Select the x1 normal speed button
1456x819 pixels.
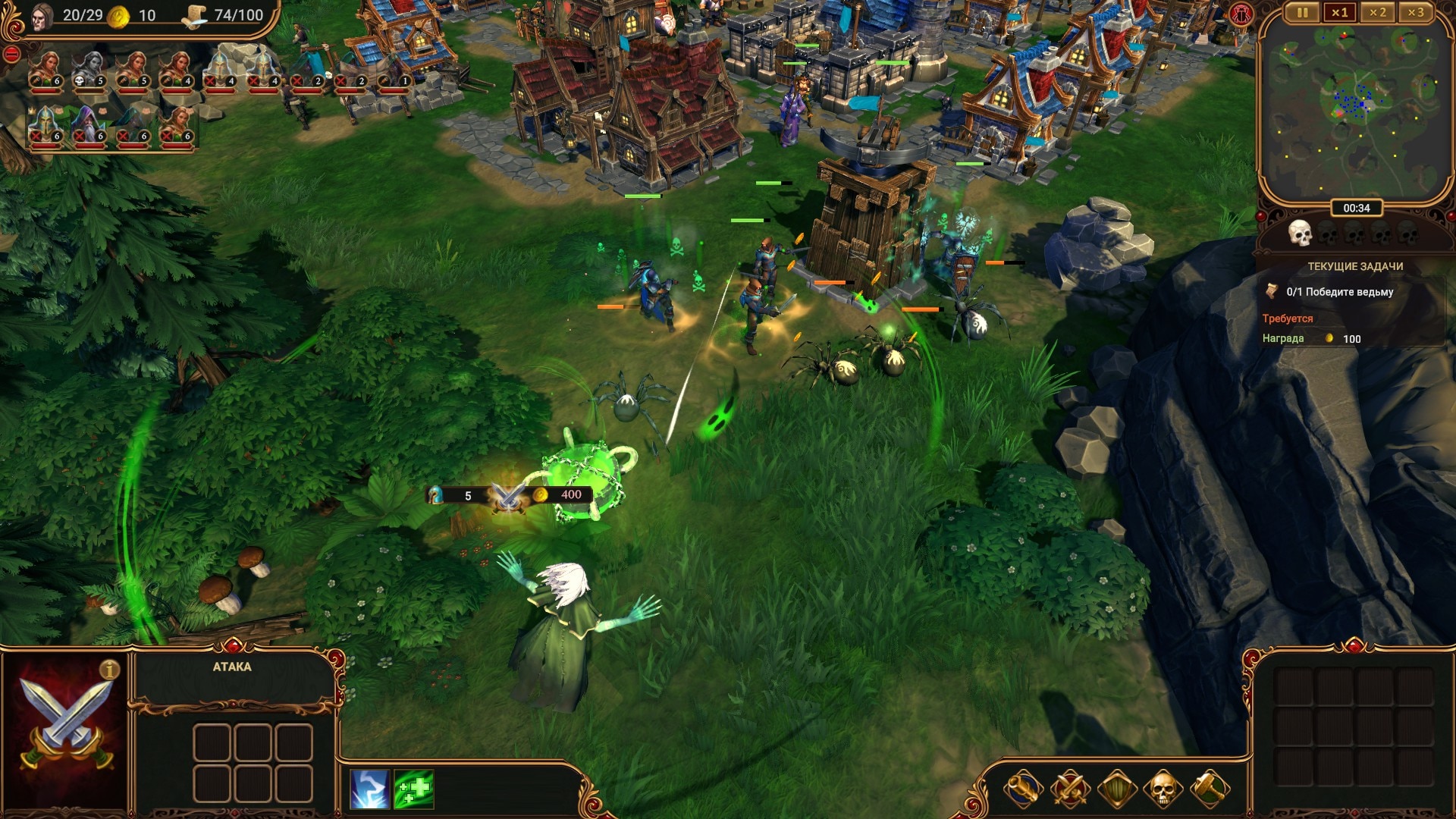1340,13
